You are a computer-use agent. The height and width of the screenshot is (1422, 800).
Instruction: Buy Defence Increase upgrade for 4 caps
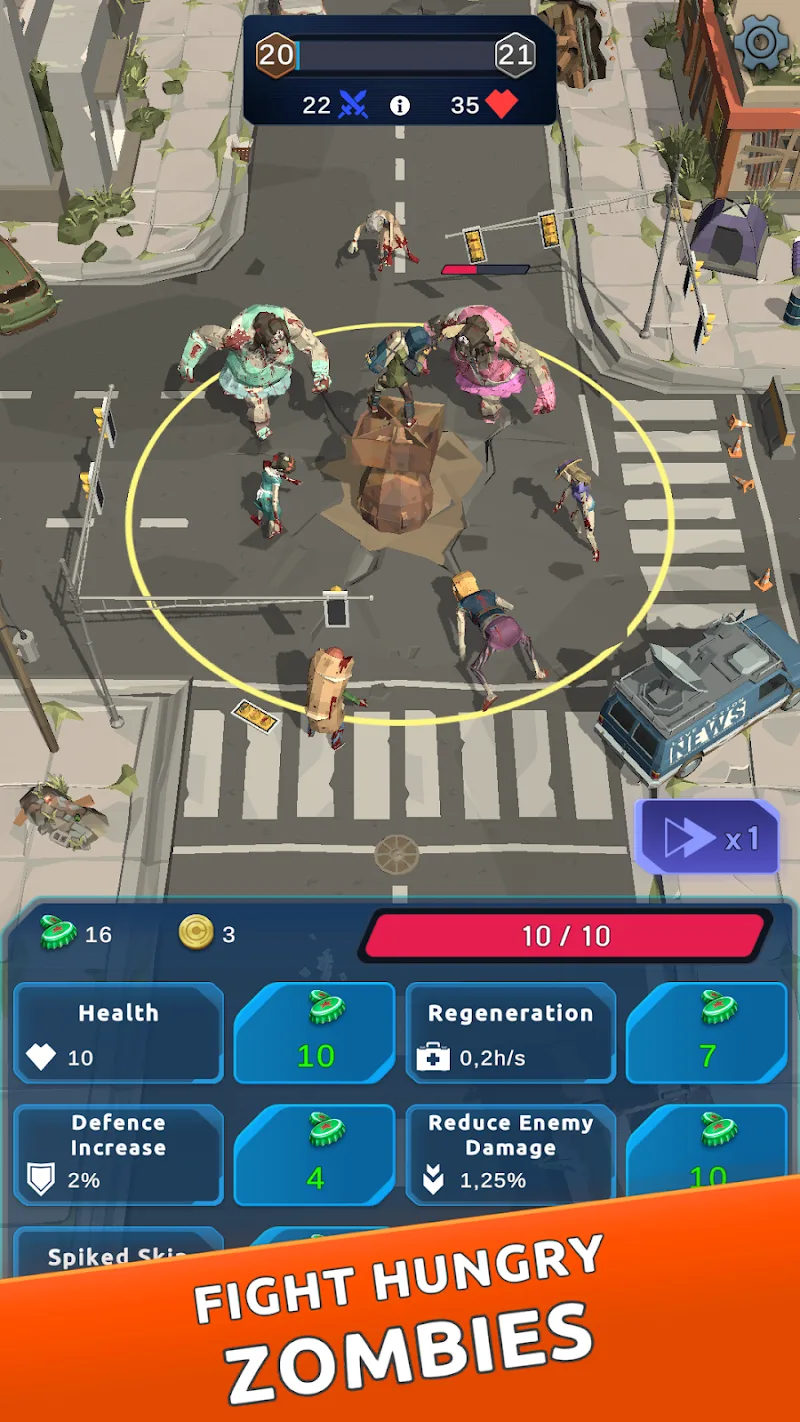315,1155
